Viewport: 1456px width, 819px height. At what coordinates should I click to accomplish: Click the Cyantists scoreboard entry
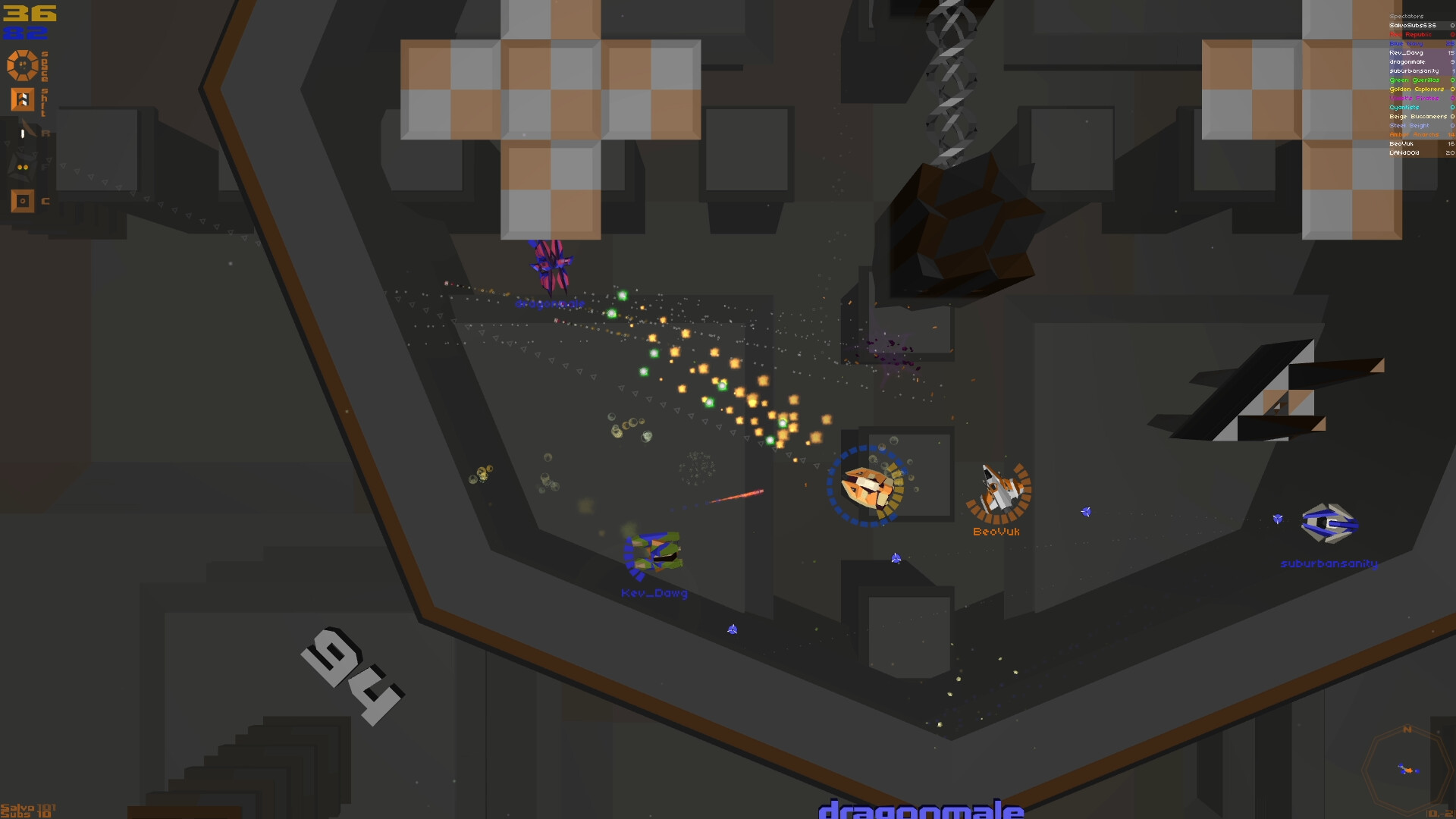tap(1410, 107)
